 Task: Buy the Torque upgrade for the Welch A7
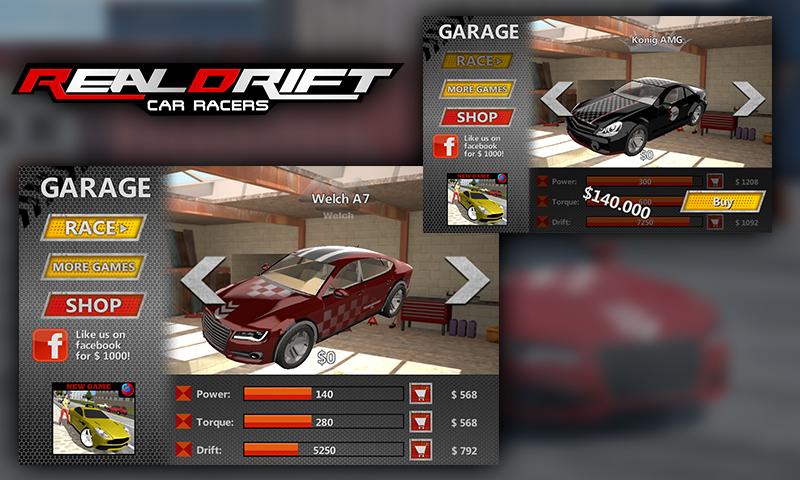[422, 422]
